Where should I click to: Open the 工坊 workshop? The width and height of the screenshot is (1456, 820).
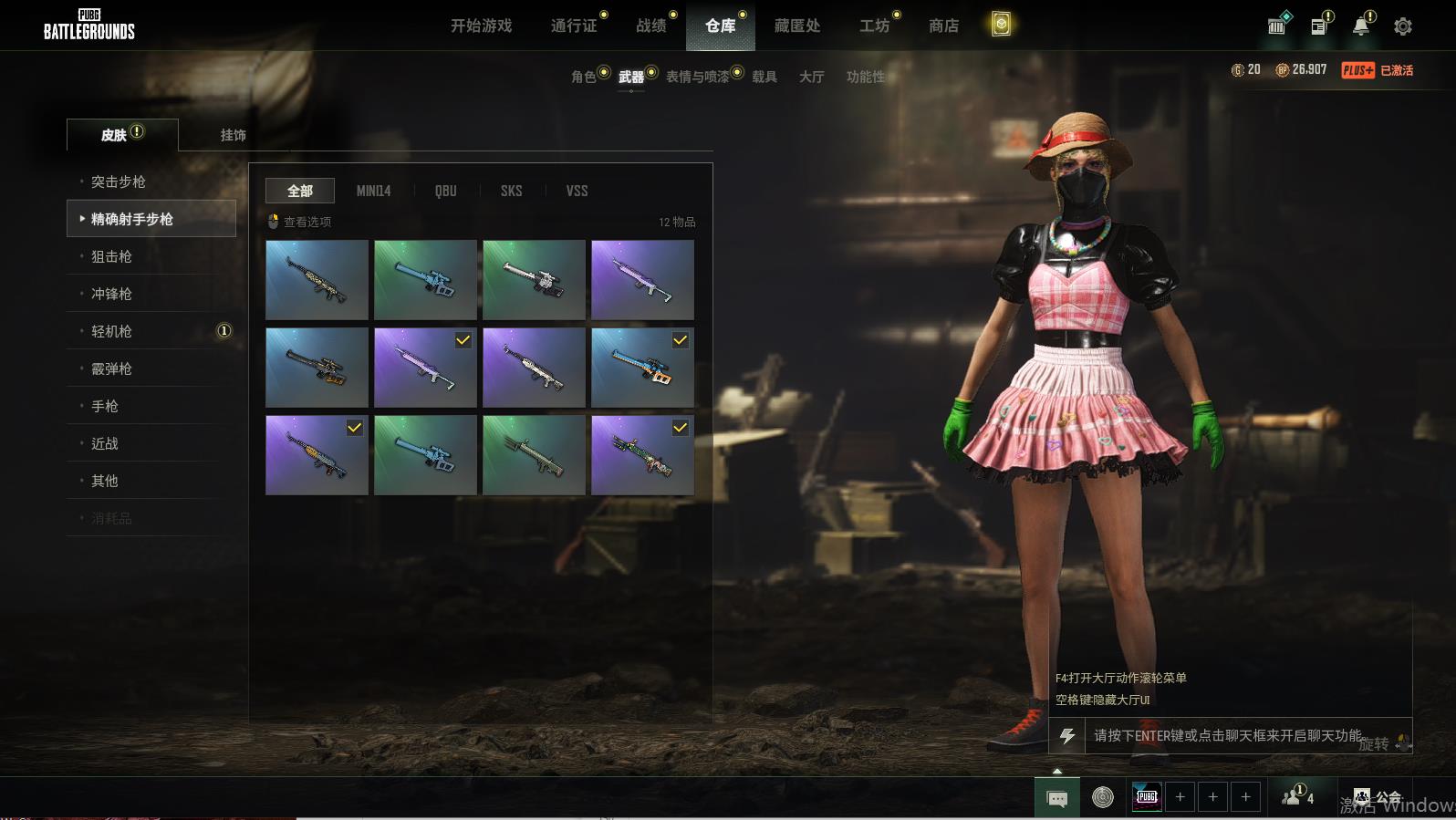click(x=874, y=26)
